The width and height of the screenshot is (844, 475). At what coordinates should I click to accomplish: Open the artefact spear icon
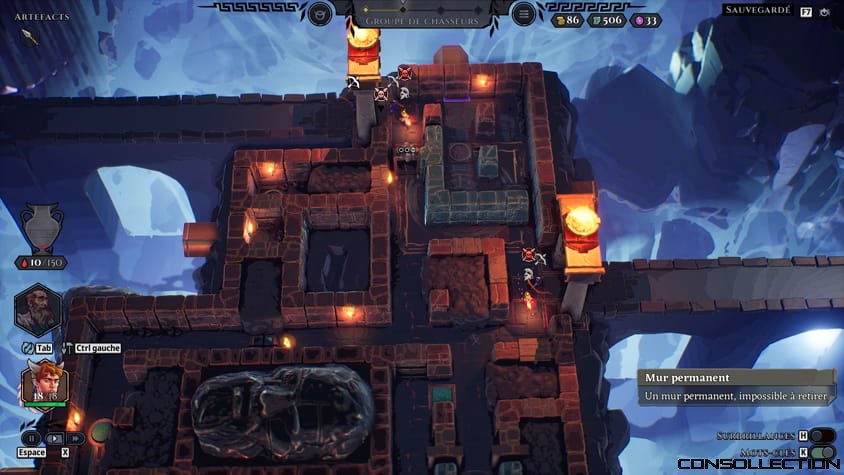(30, 37)
